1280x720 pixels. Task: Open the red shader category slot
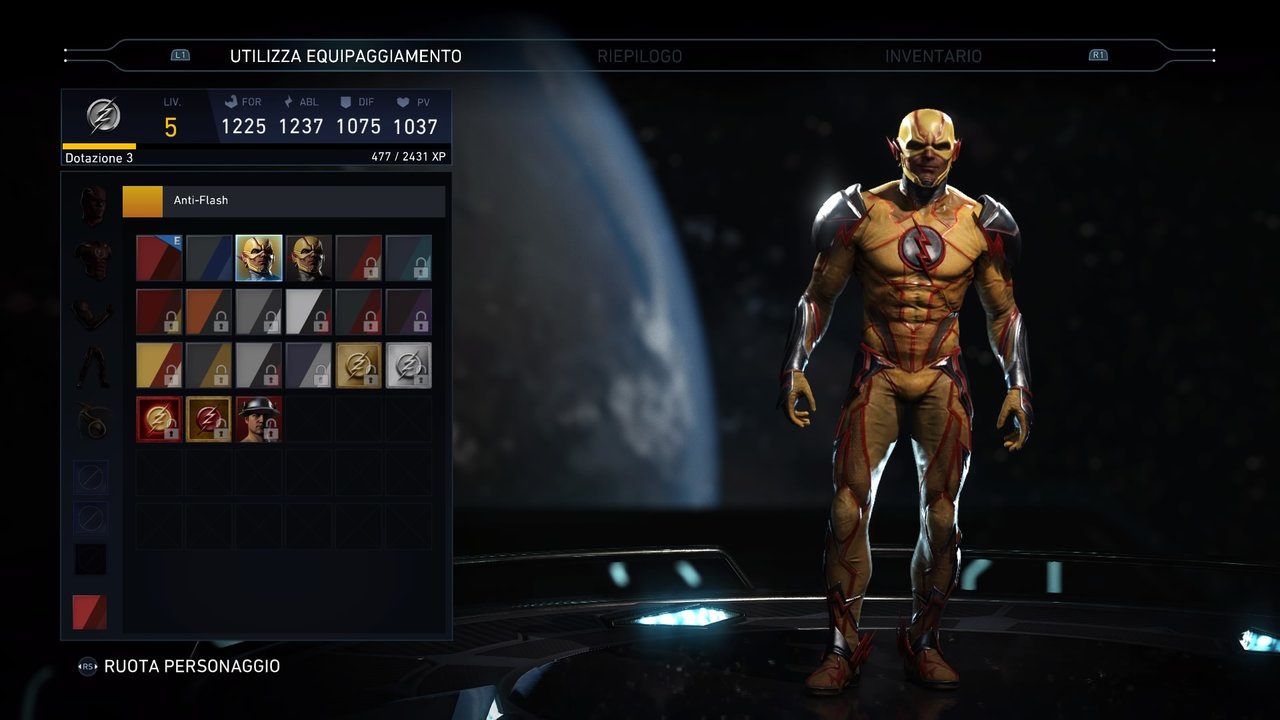point(90,612)
